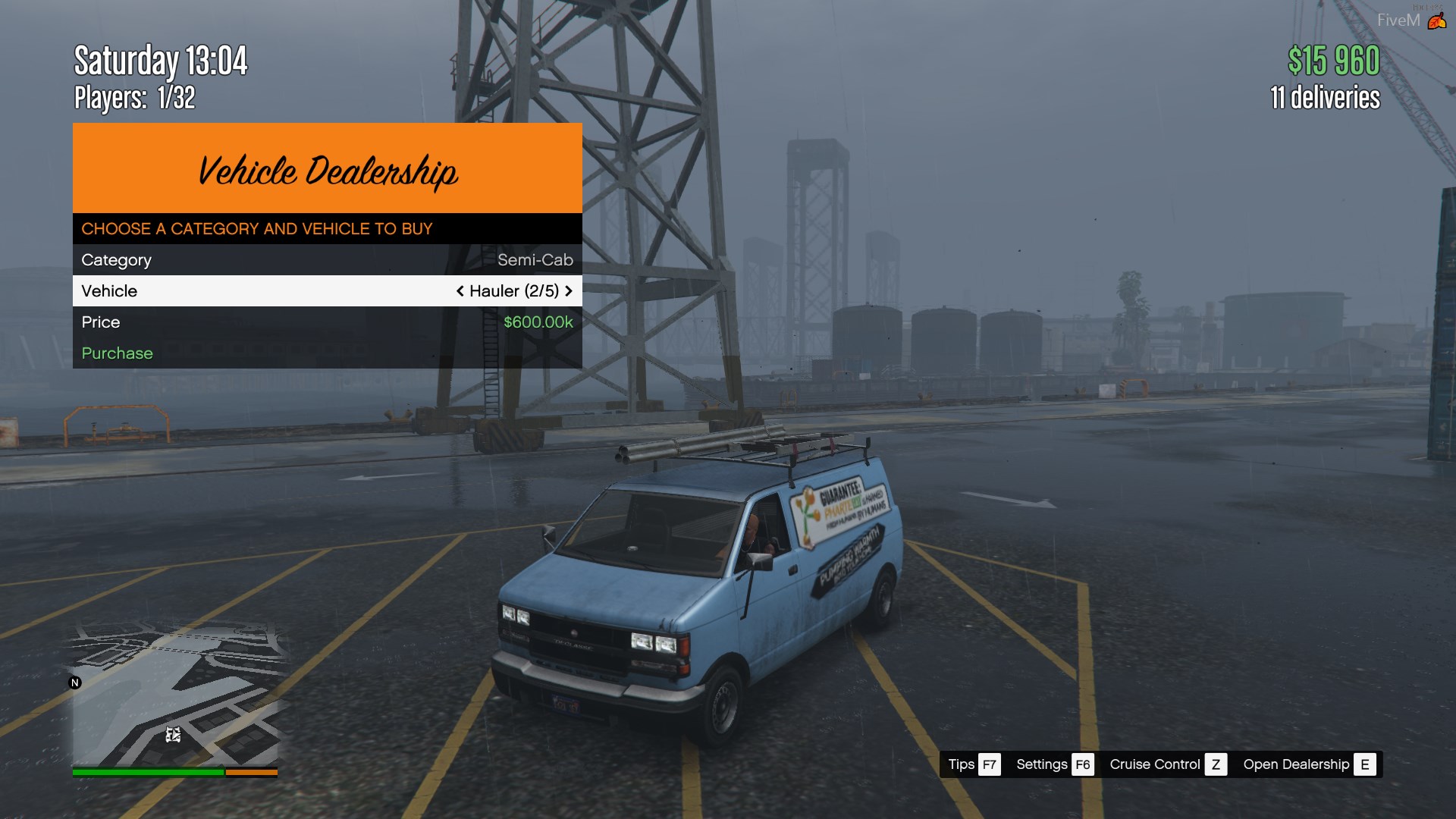Click the right arrow after Hauler (2/5)
The width and height of the screenshot is (1456, 819).
569,291
